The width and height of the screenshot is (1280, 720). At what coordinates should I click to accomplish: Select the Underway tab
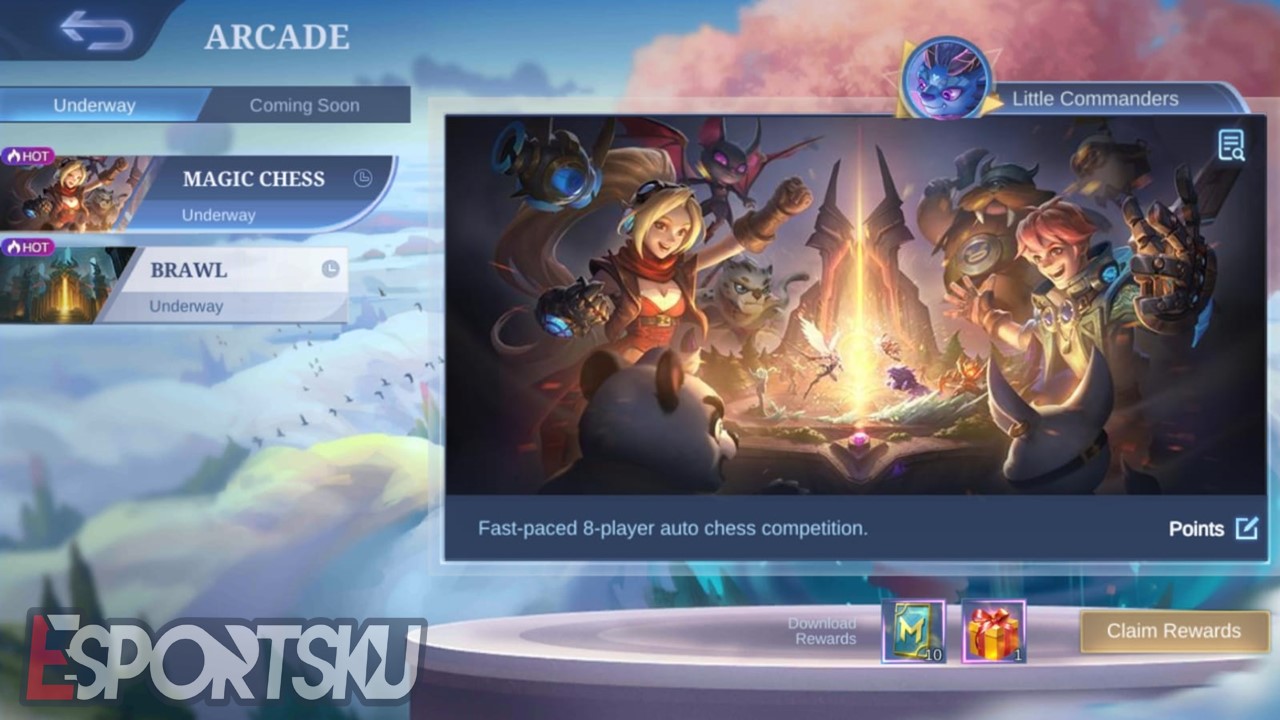97,104
